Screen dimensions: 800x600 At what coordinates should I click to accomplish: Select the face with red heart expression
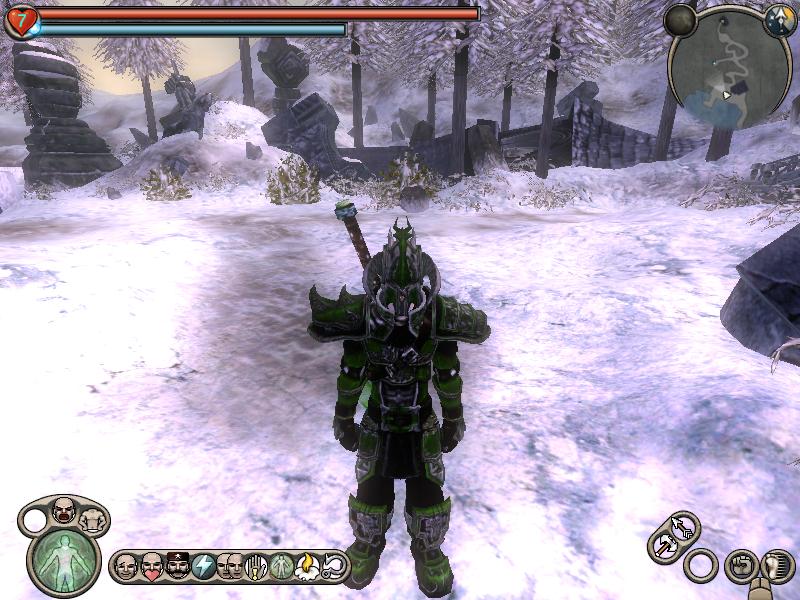click(152, 567)
